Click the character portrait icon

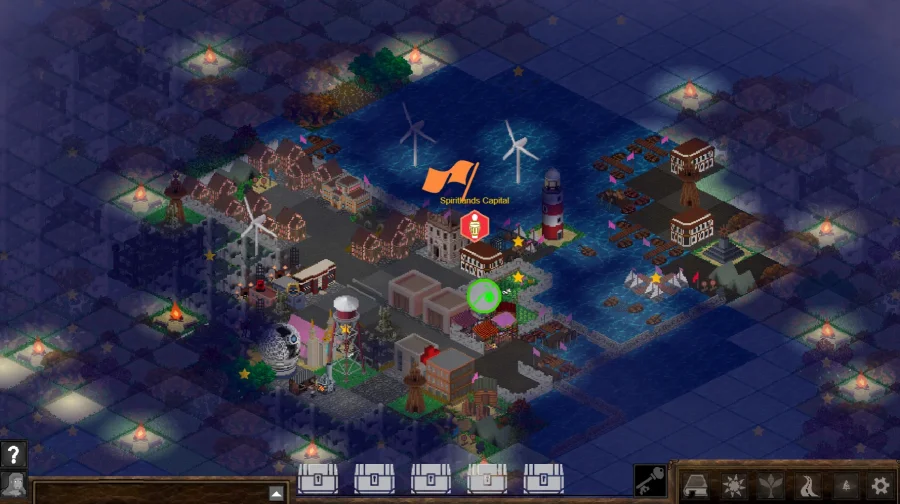[13, 486]
